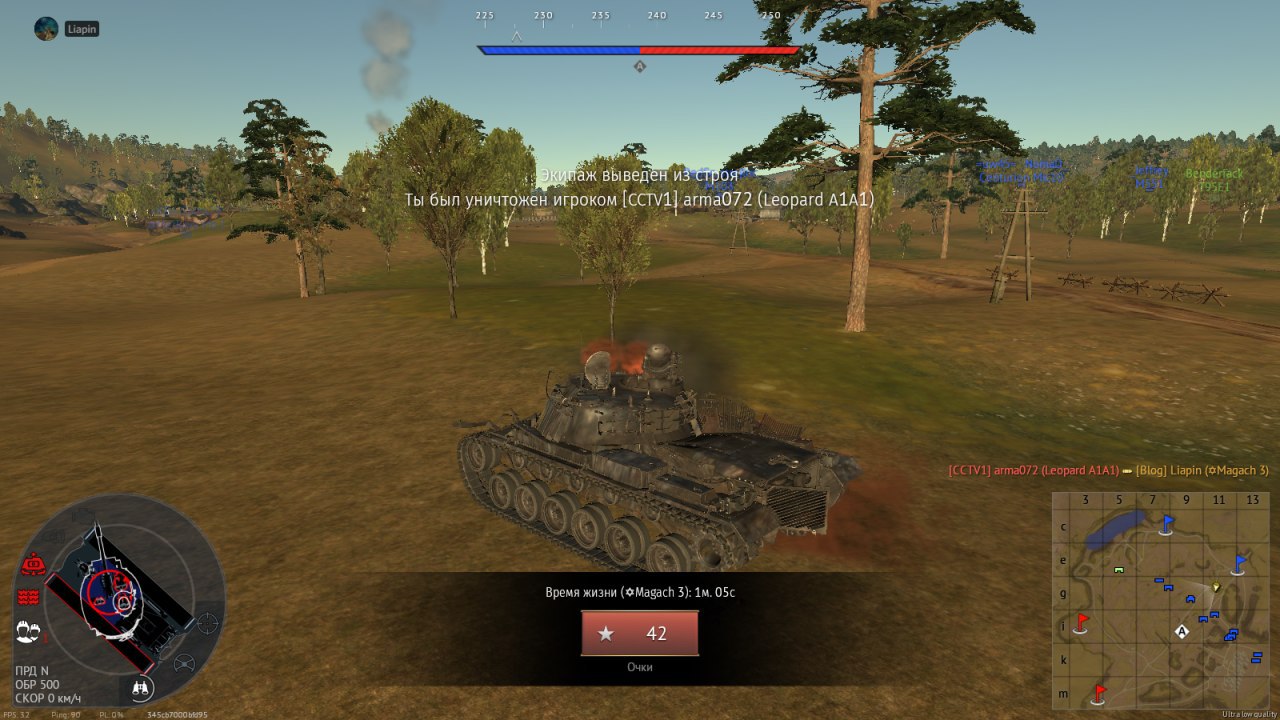
Task: Click the arma072 kill feed entry
Action: [1108, 470]
